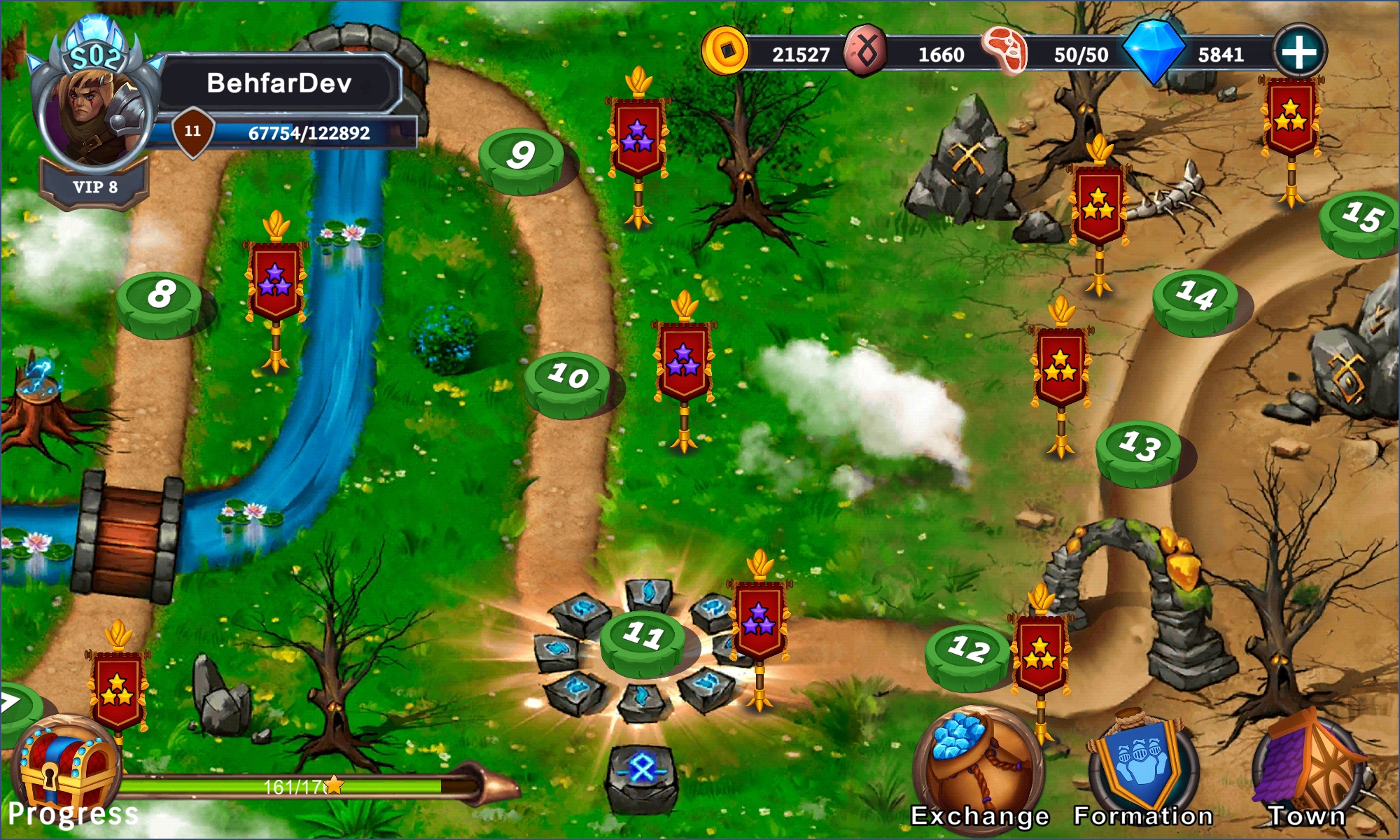Image resolution: width=1400 pixels, height=840 pixels.
Task: Select level 8 stage node
Action: point(160,299)
